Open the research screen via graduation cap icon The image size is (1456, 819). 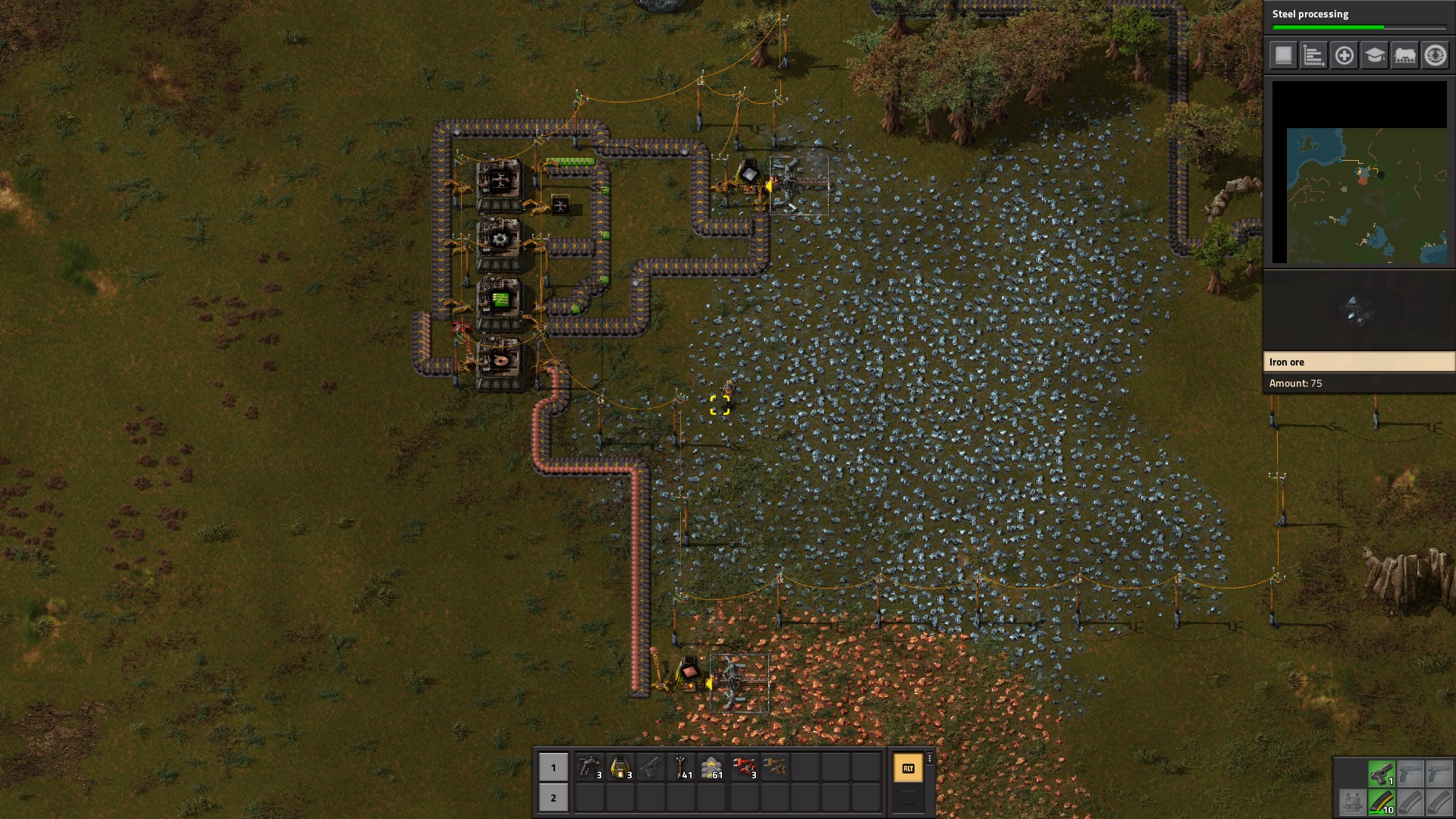[1373, 55]
